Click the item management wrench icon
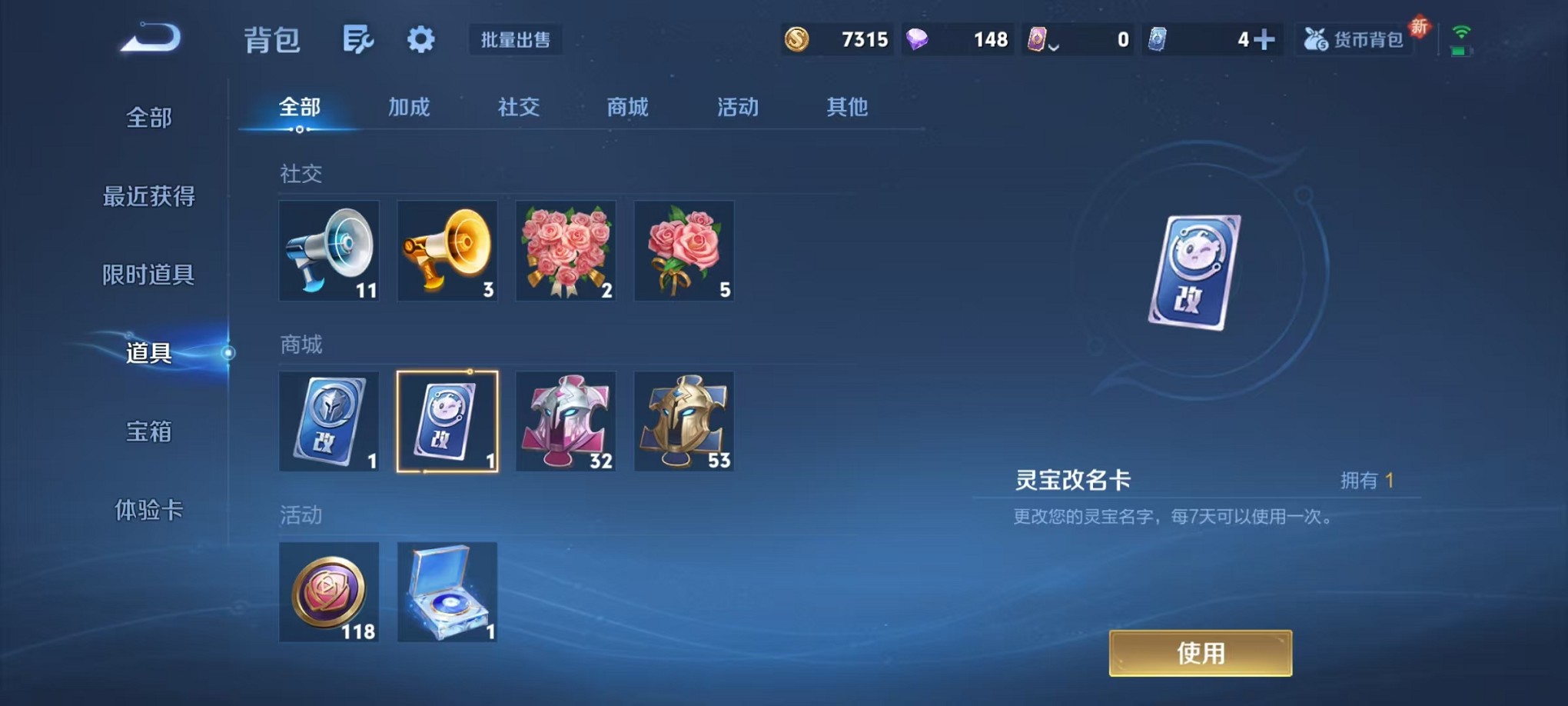This screenshot has width=1568, height=706. click(358, 40)
